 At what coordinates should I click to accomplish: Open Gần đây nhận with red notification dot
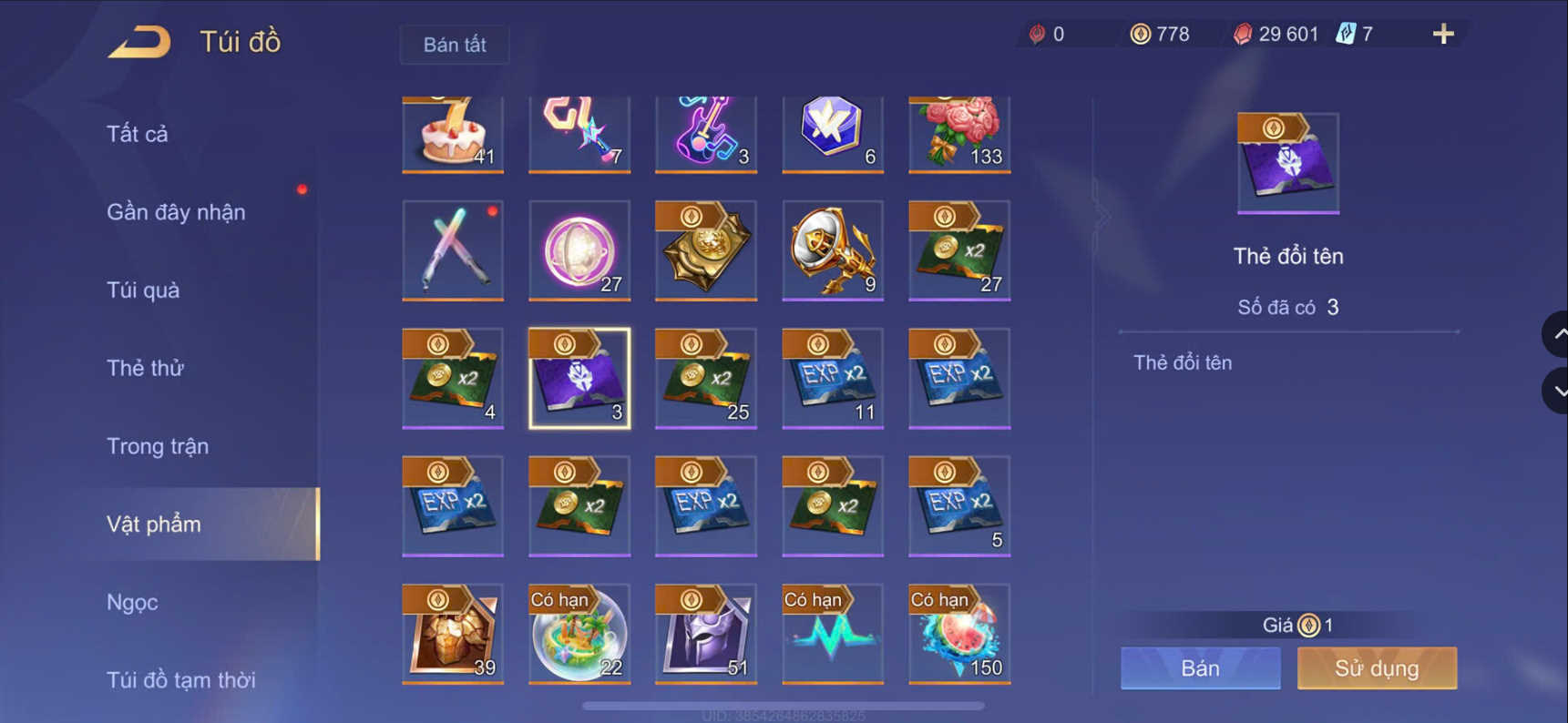(175, 211)
